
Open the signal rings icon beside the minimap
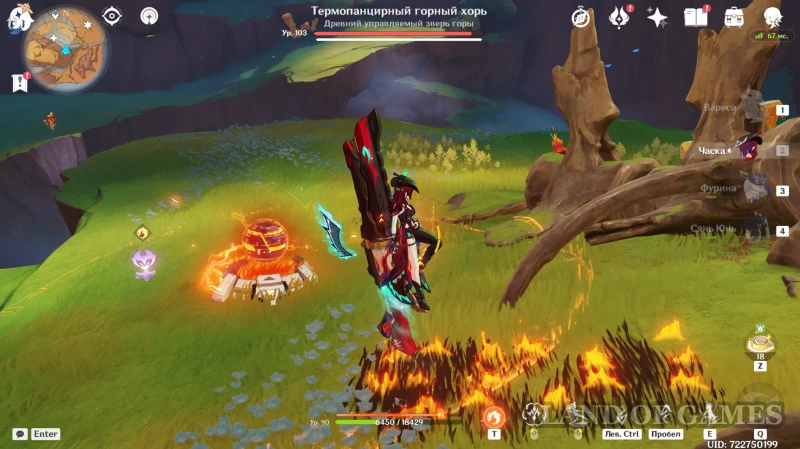tap(149, 16)
